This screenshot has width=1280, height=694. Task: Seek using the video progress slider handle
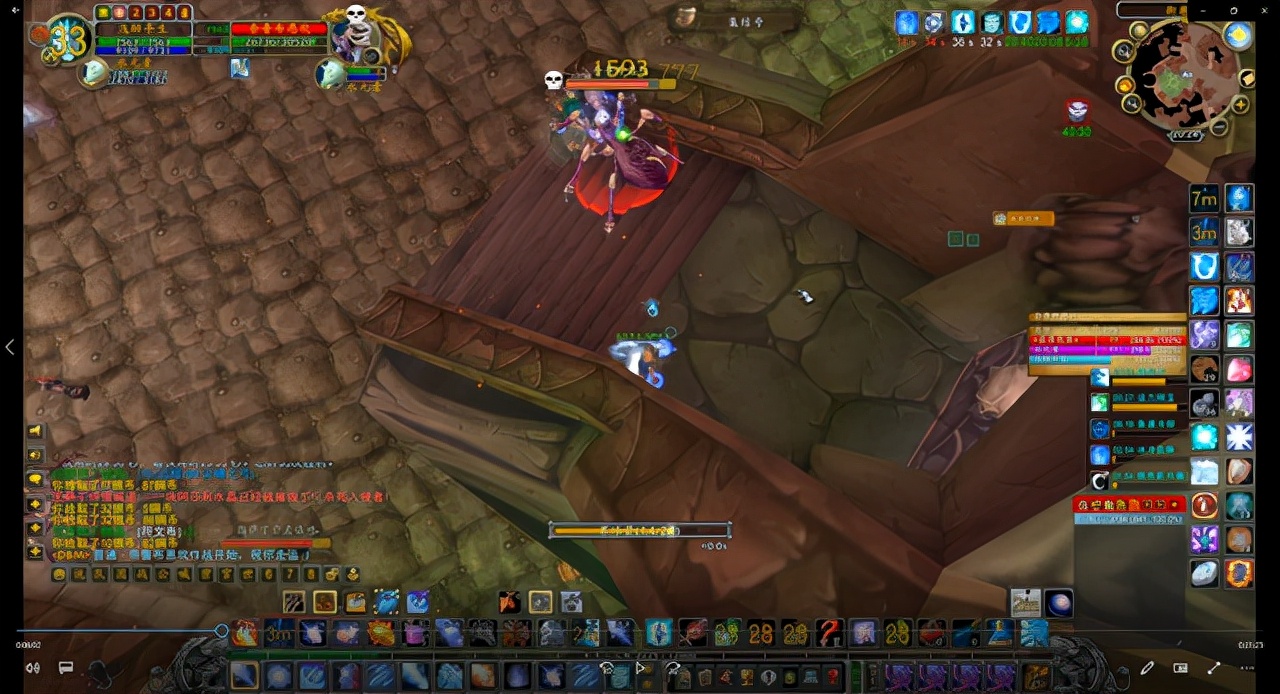click(222, 630)
